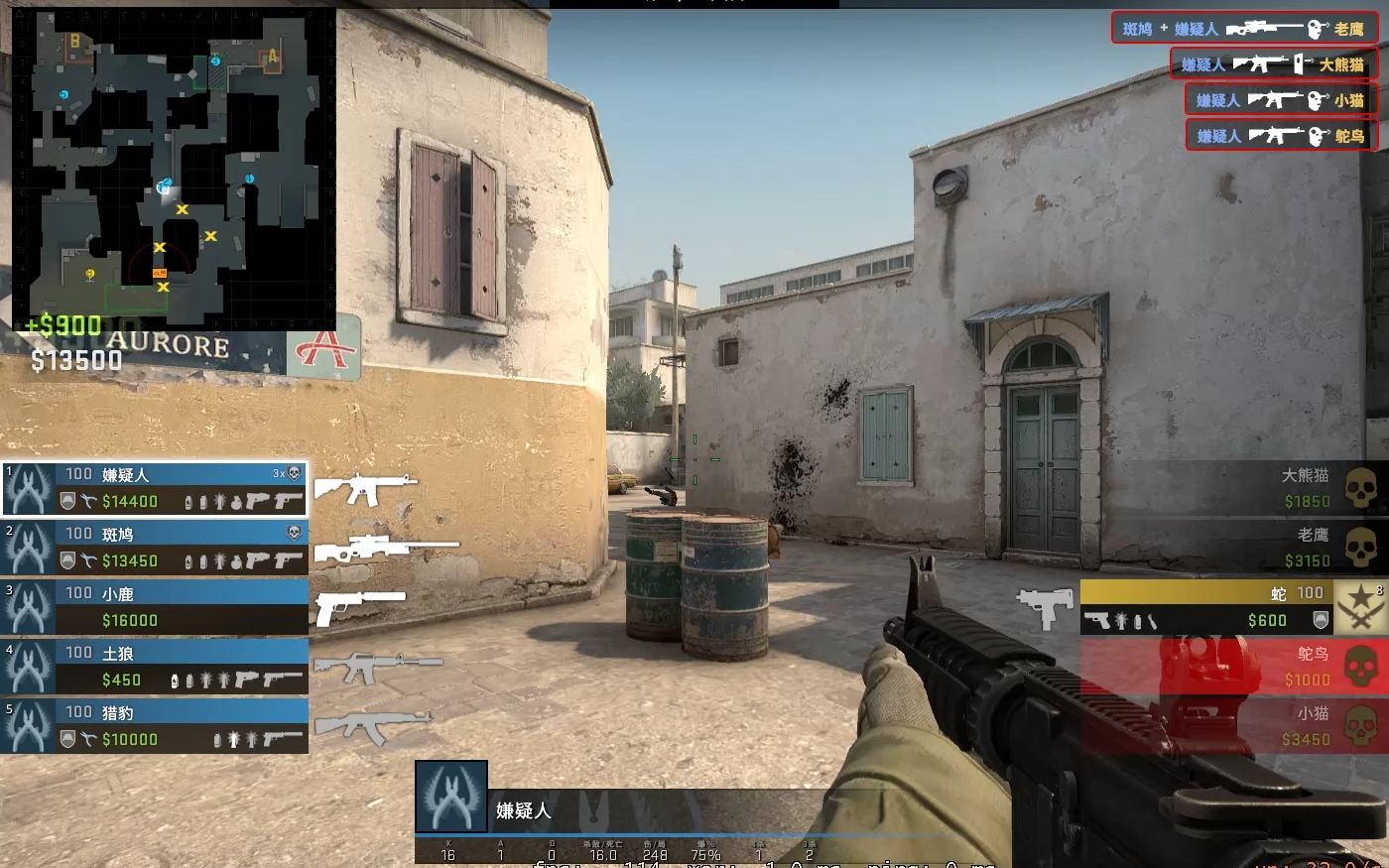Click the helmet armor icon on 嫌疑人's player row
This screenshot has height=868, width=1389.
tap(68, 500)
